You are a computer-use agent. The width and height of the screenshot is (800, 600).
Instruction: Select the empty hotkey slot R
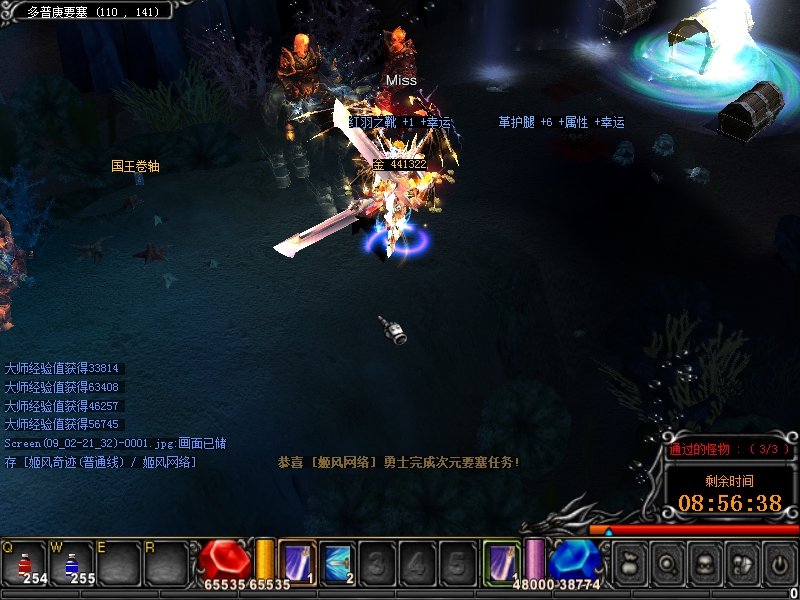[x=166, y=563]
